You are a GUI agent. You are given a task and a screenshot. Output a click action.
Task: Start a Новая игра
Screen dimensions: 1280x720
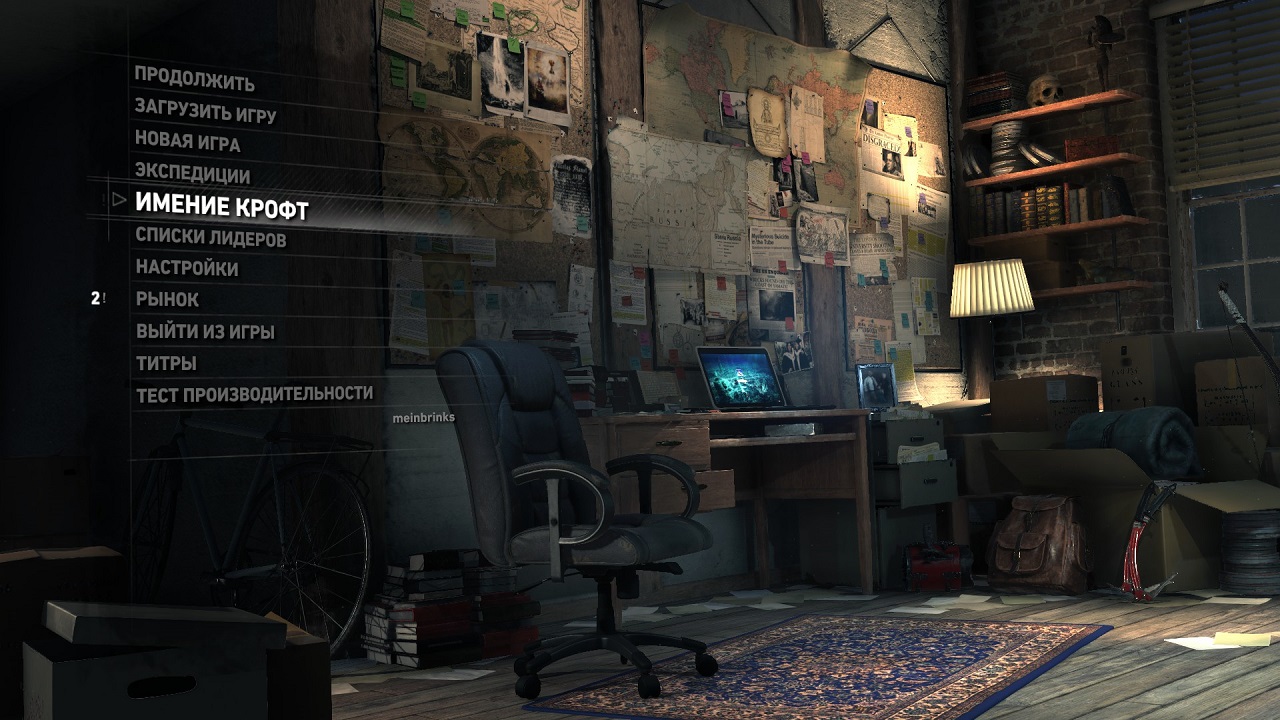[187, 142]
